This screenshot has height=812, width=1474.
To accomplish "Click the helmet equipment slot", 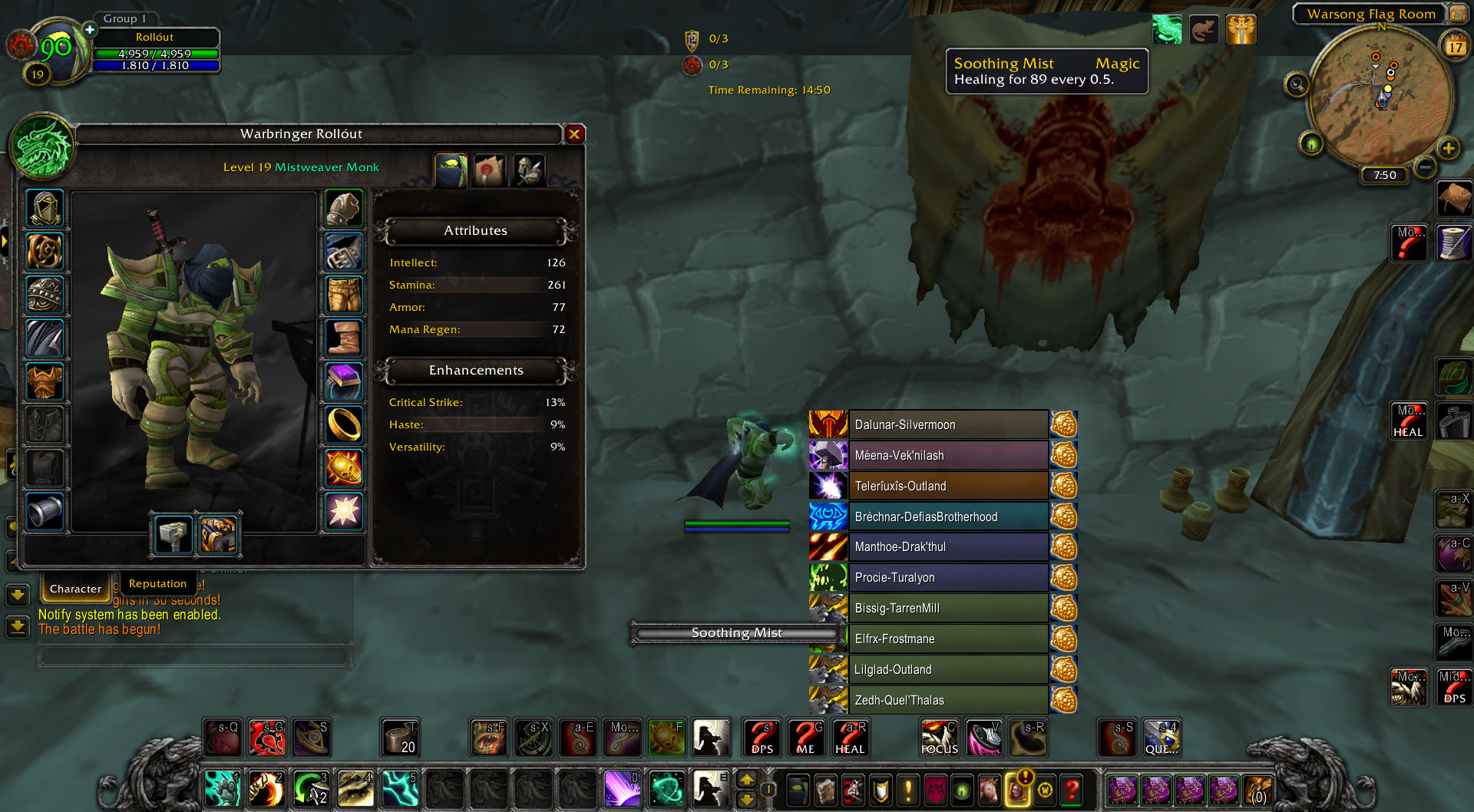I will point(45,208).
